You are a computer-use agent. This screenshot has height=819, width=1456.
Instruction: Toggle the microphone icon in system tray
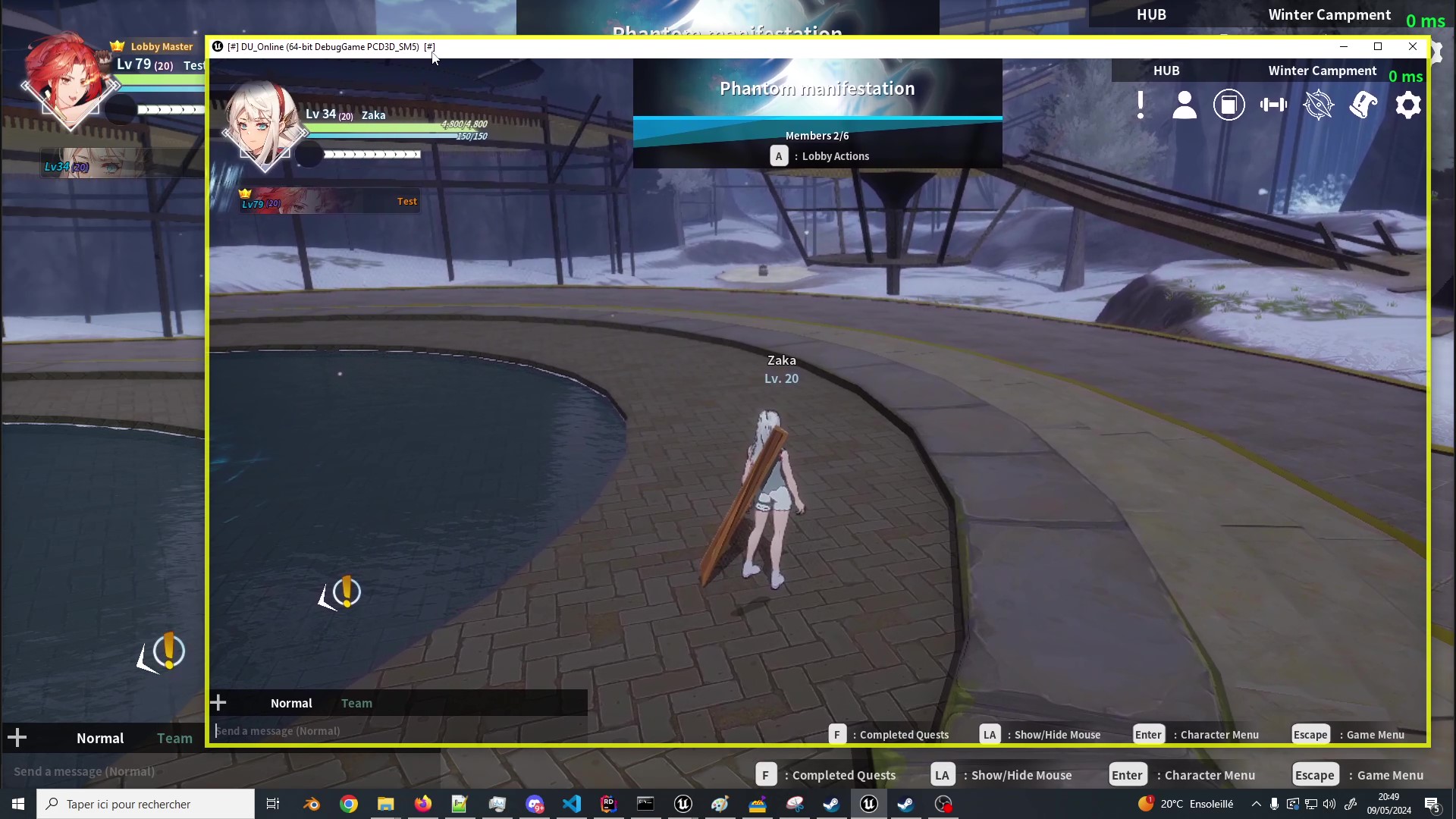[x=1274, y=804]
